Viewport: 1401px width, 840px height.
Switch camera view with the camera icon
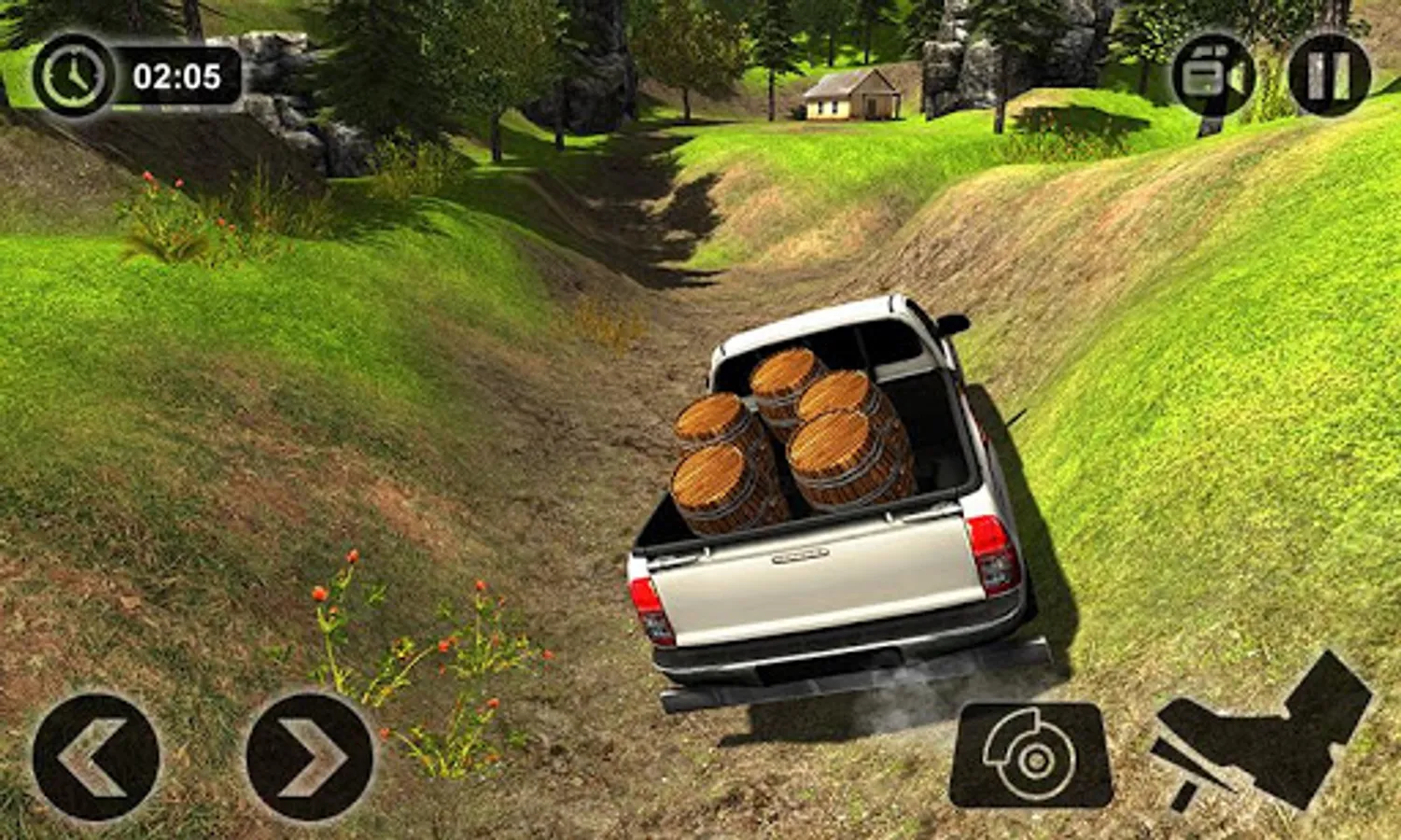[x=1213, y=76]
